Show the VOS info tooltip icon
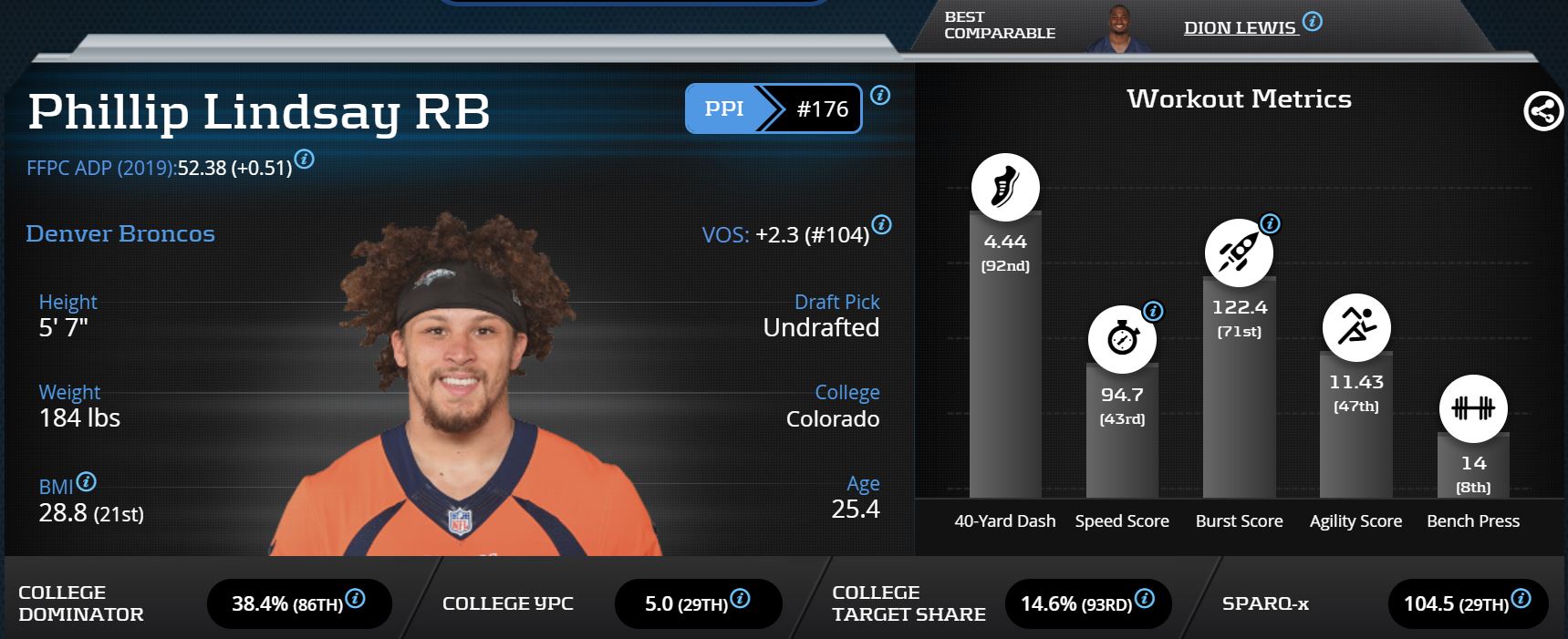Viewport: 1568px width, 639px height. (881, 224)
